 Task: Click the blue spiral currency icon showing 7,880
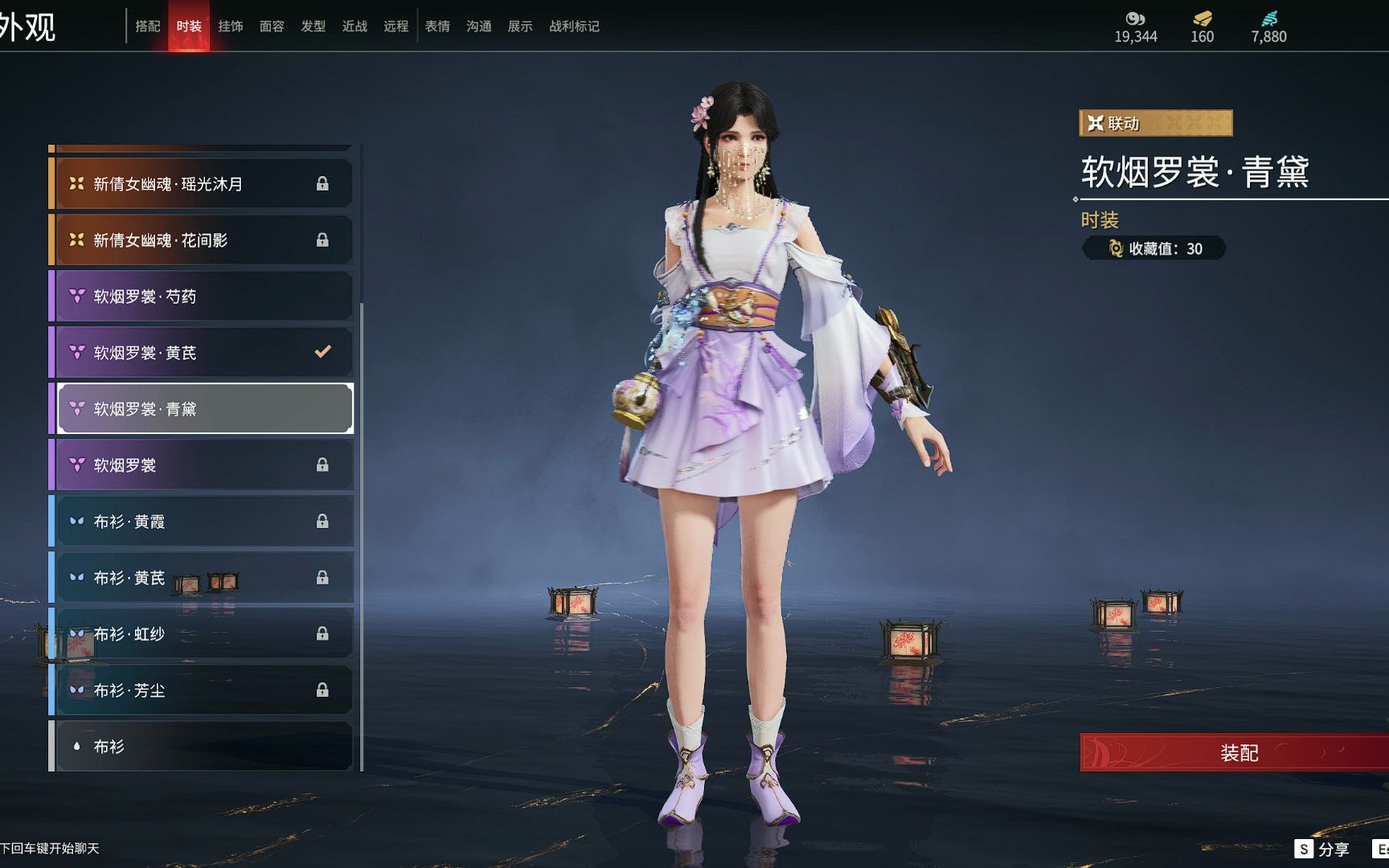coord(1268,16)
